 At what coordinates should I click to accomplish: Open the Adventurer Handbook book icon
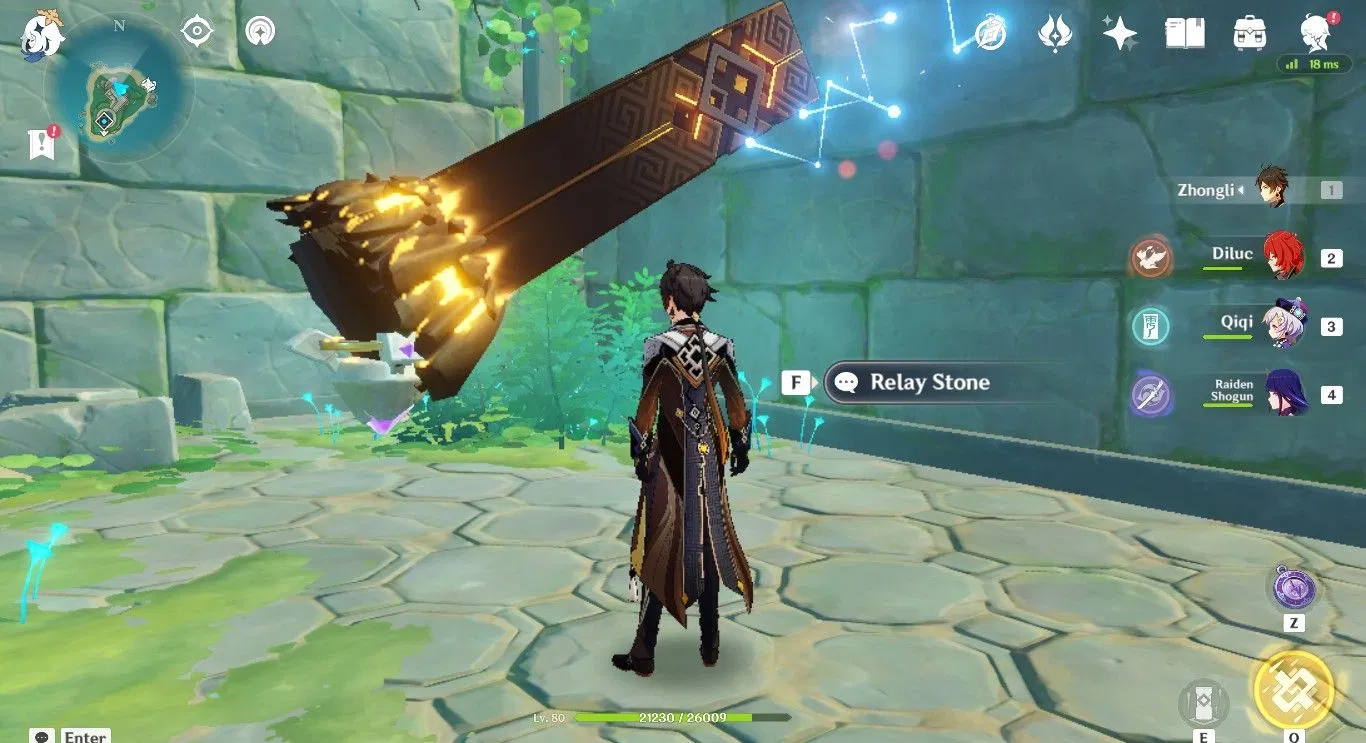click(1184, 33)
